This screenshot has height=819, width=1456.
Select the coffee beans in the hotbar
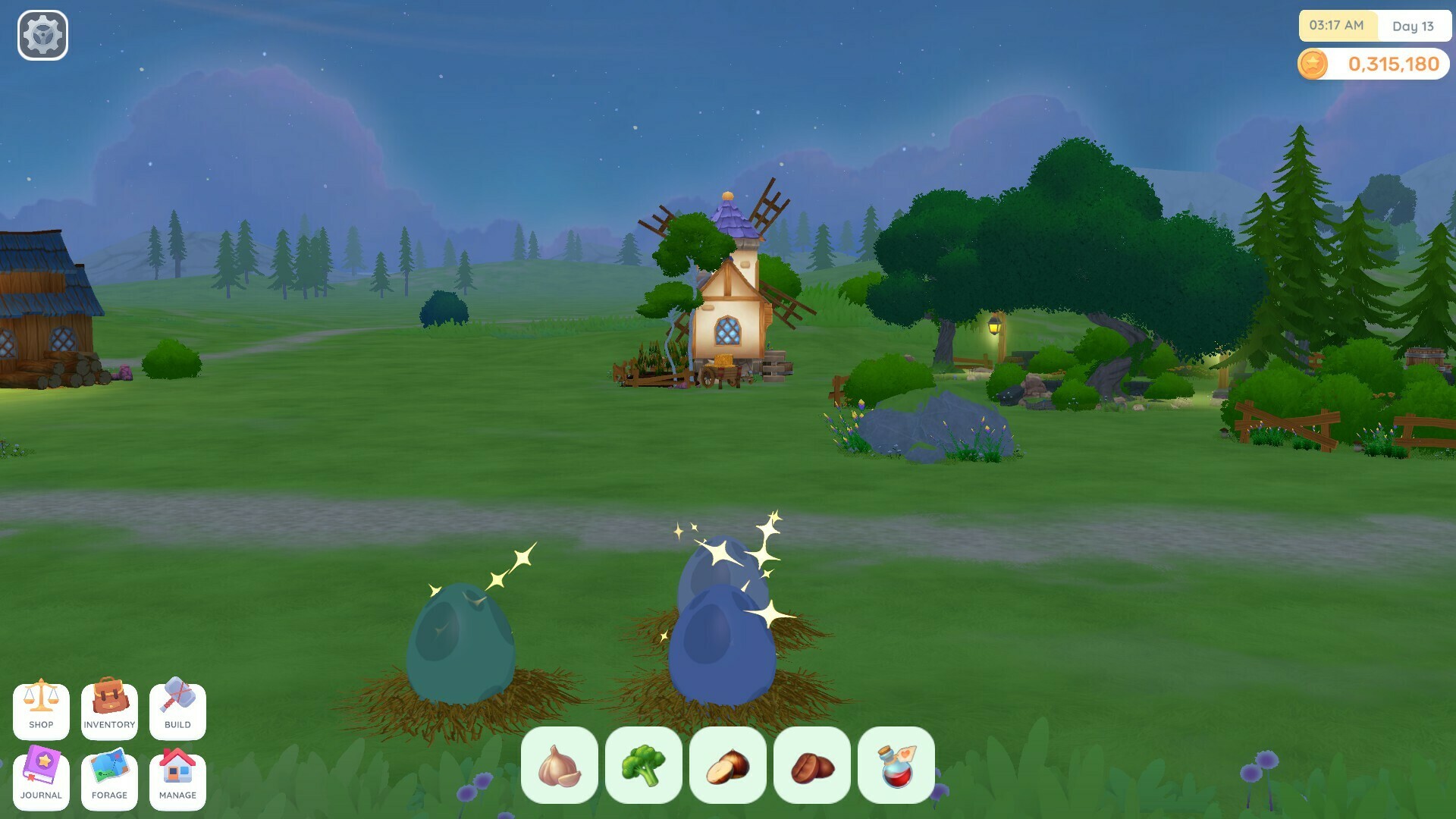click(x=812, y=766)
